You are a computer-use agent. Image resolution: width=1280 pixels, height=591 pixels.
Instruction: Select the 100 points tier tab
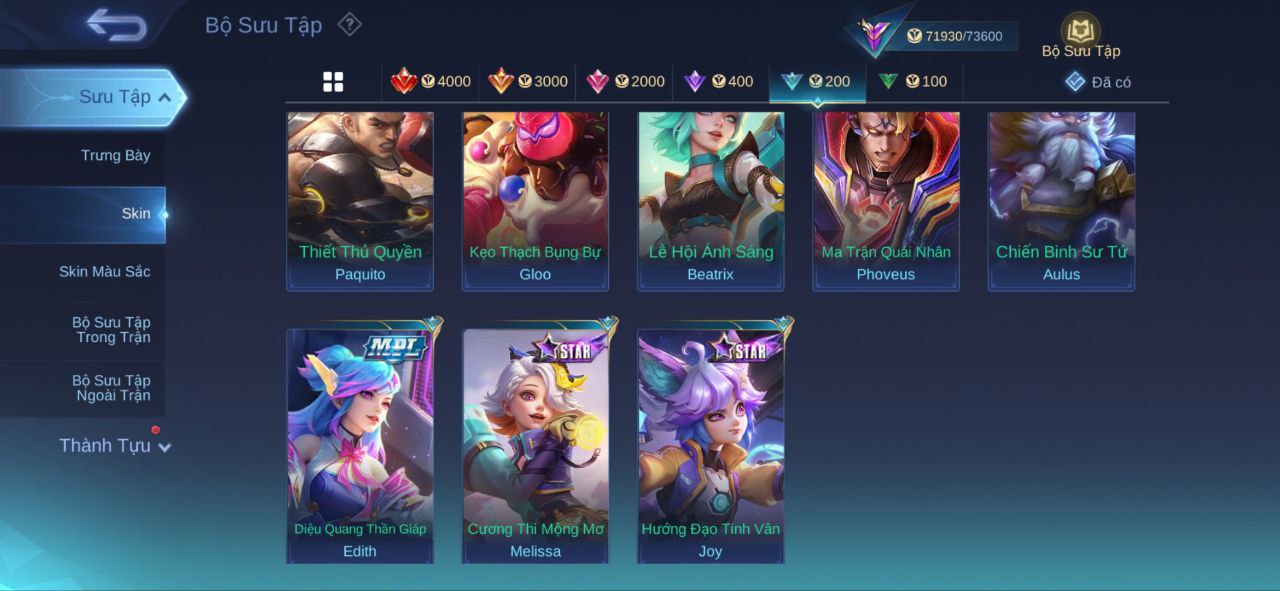913,82
